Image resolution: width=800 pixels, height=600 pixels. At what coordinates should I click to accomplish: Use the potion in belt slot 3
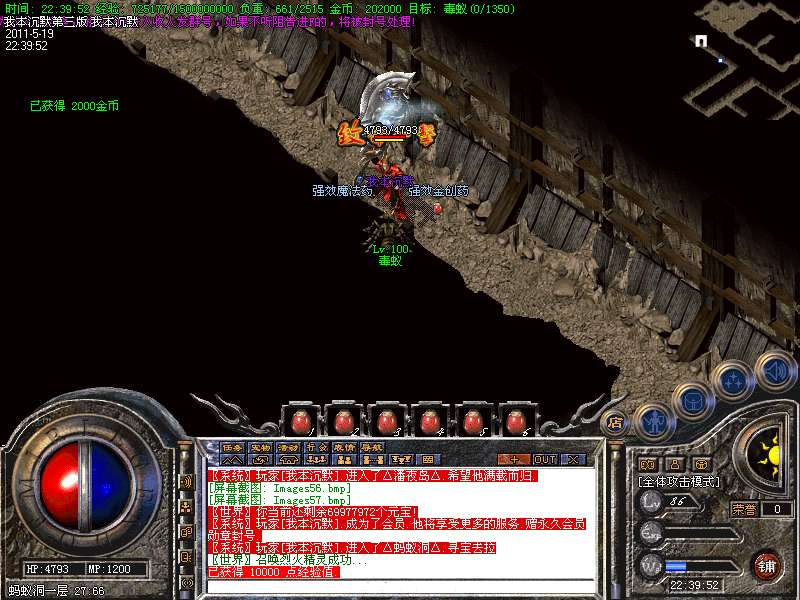(386, 420)
